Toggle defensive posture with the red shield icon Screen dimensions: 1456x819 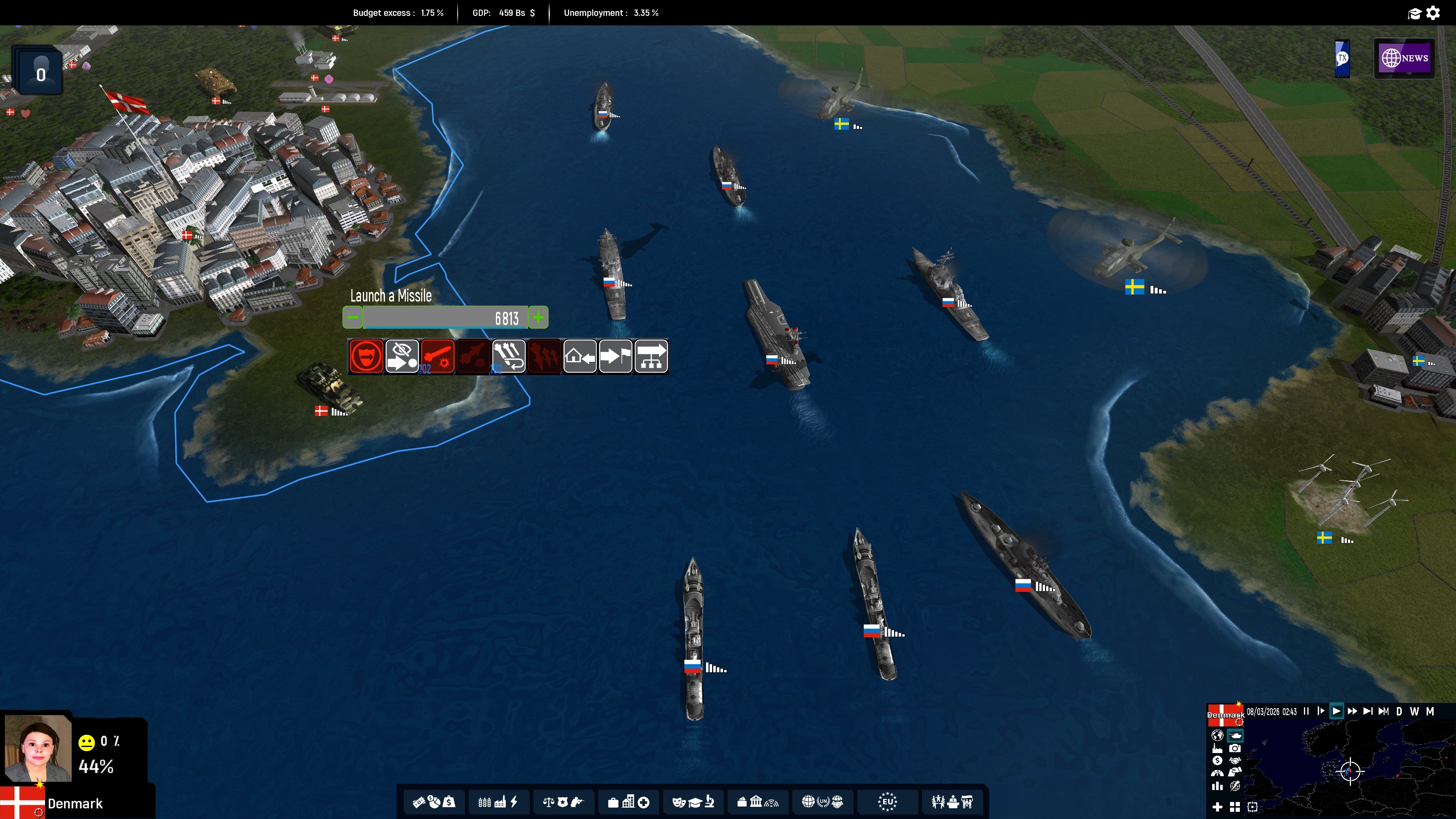[366, 357]
